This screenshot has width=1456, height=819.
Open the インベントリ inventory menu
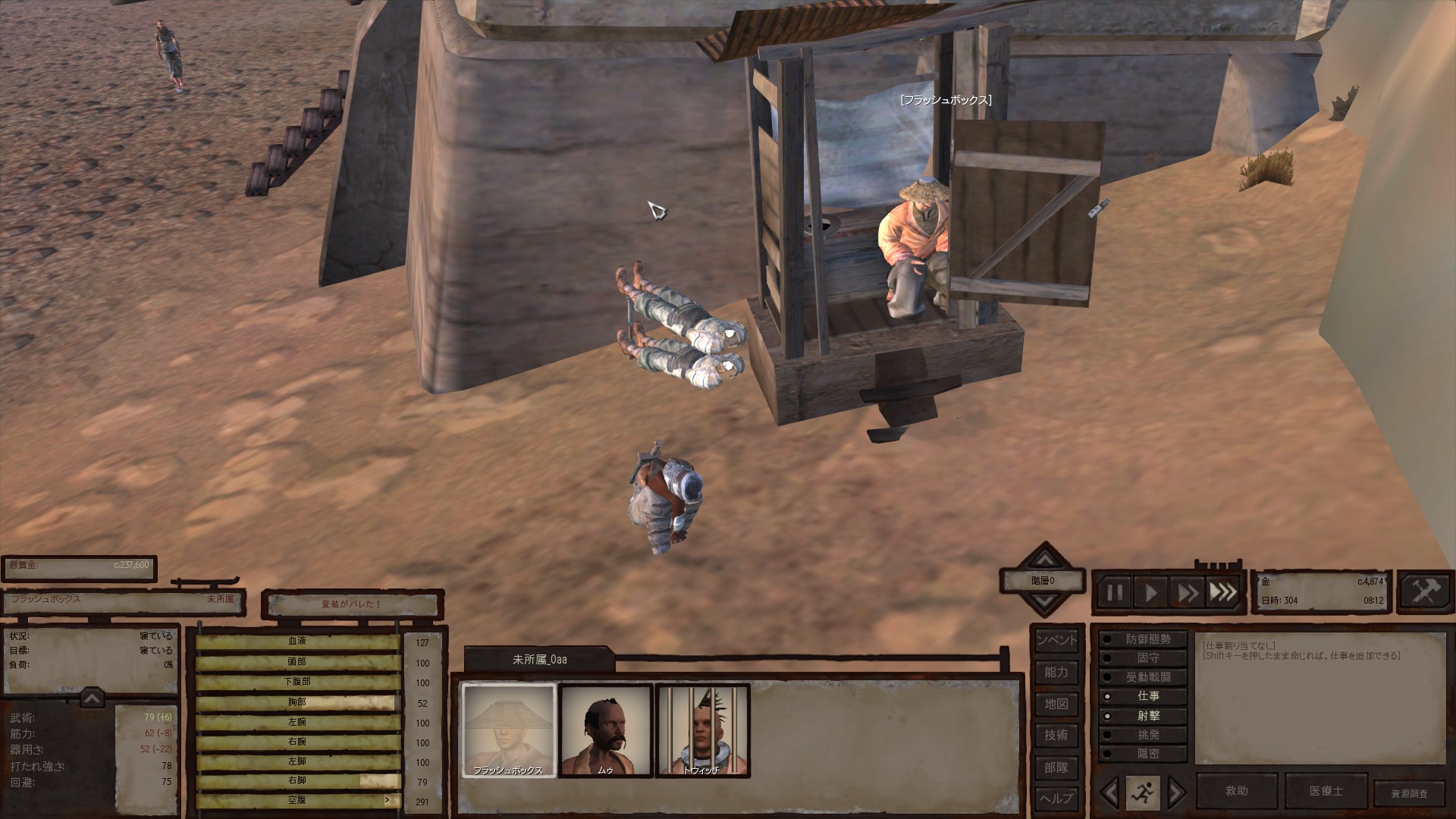point(1056,640)
